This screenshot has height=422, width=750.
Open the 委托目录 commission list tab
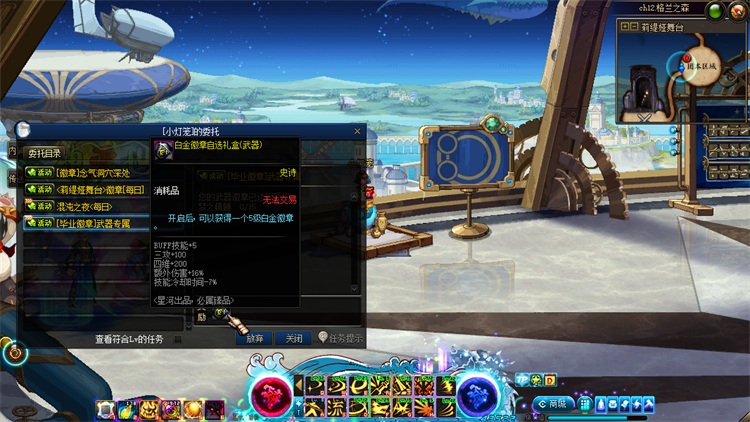tap(44, 153)
